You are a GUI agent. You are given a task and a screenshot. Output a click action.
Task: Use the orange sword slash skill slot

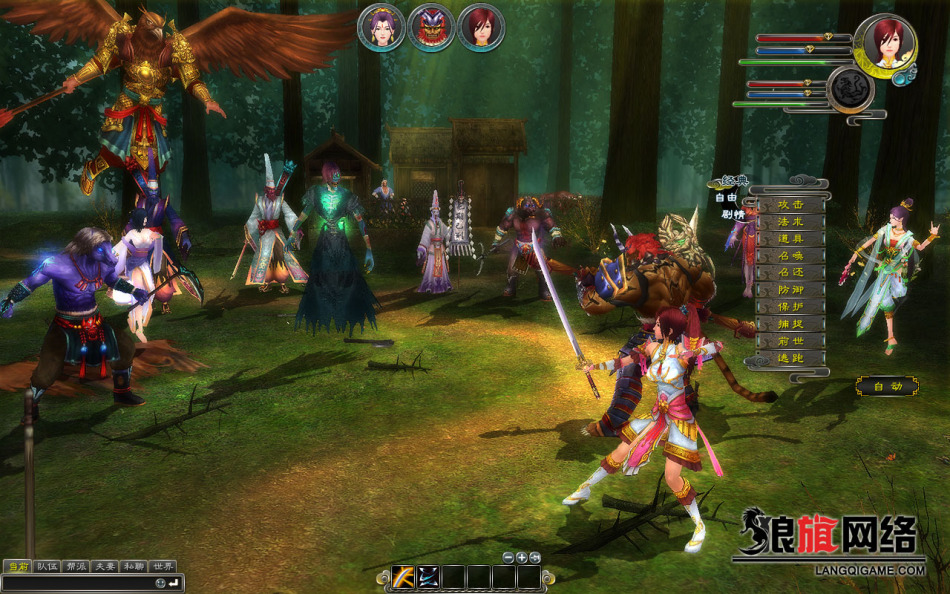tap(404, 577)
